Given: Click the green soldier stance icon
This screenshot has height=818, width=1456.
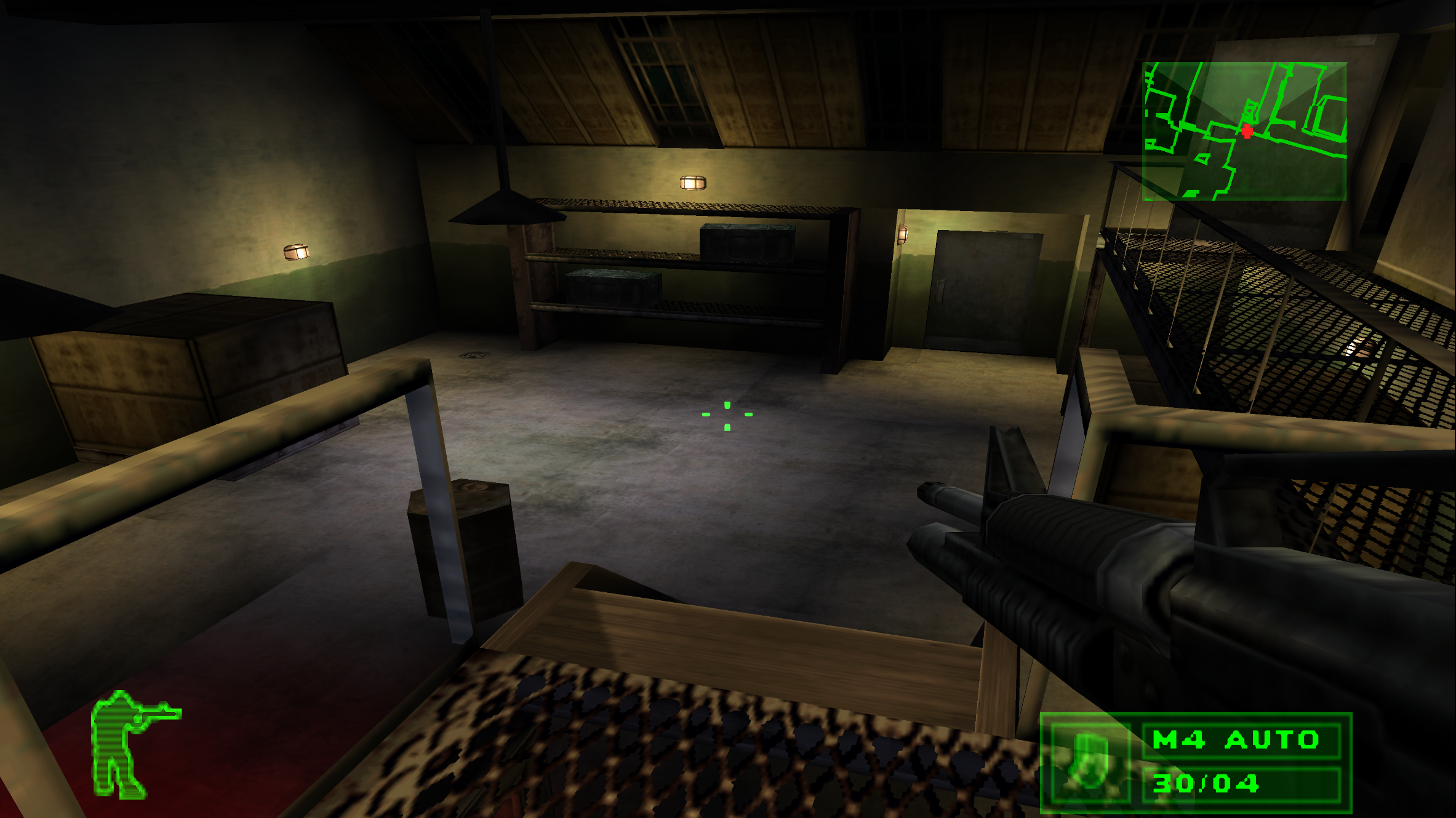Looking at the screenshot, I should [x=130, y=744].
